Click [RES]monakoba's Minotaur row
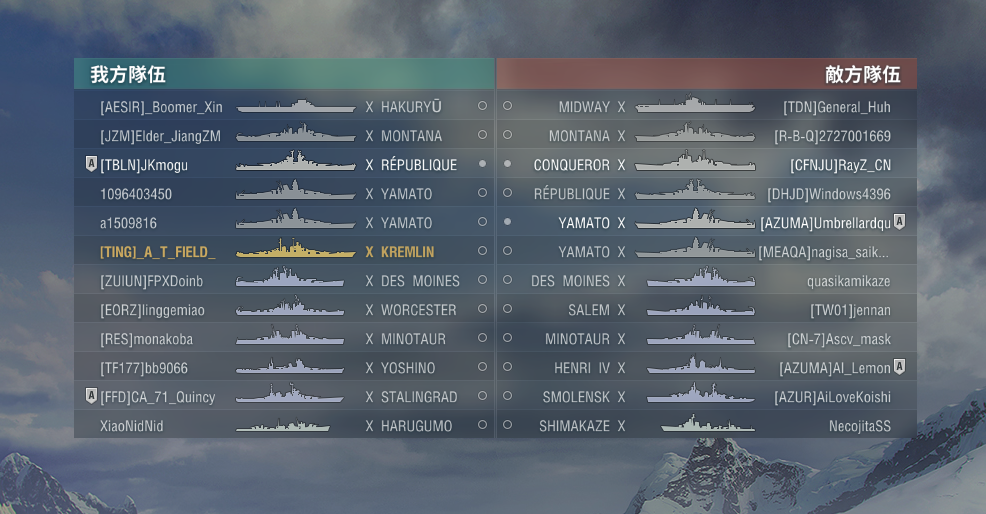The image size is (986, 514). tap(283, 339)
